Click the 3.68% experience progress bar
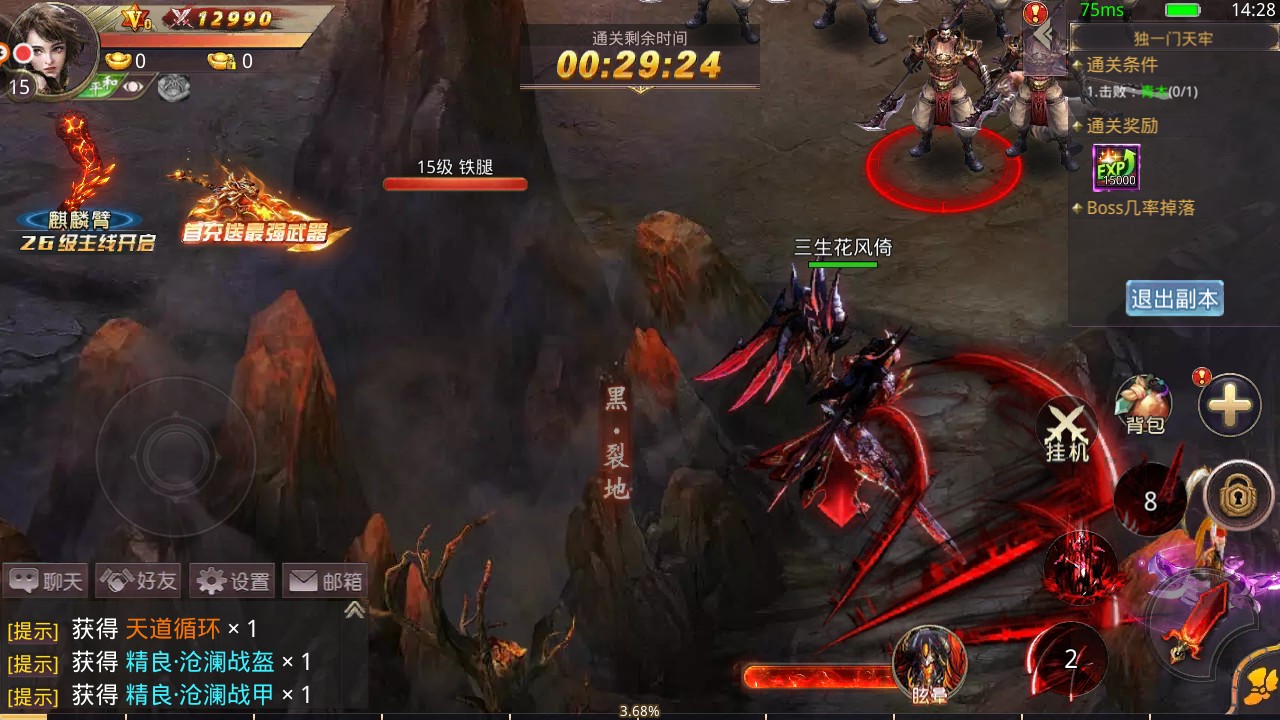The width and height of the screenshot is (1280, 720). (640, 712)
